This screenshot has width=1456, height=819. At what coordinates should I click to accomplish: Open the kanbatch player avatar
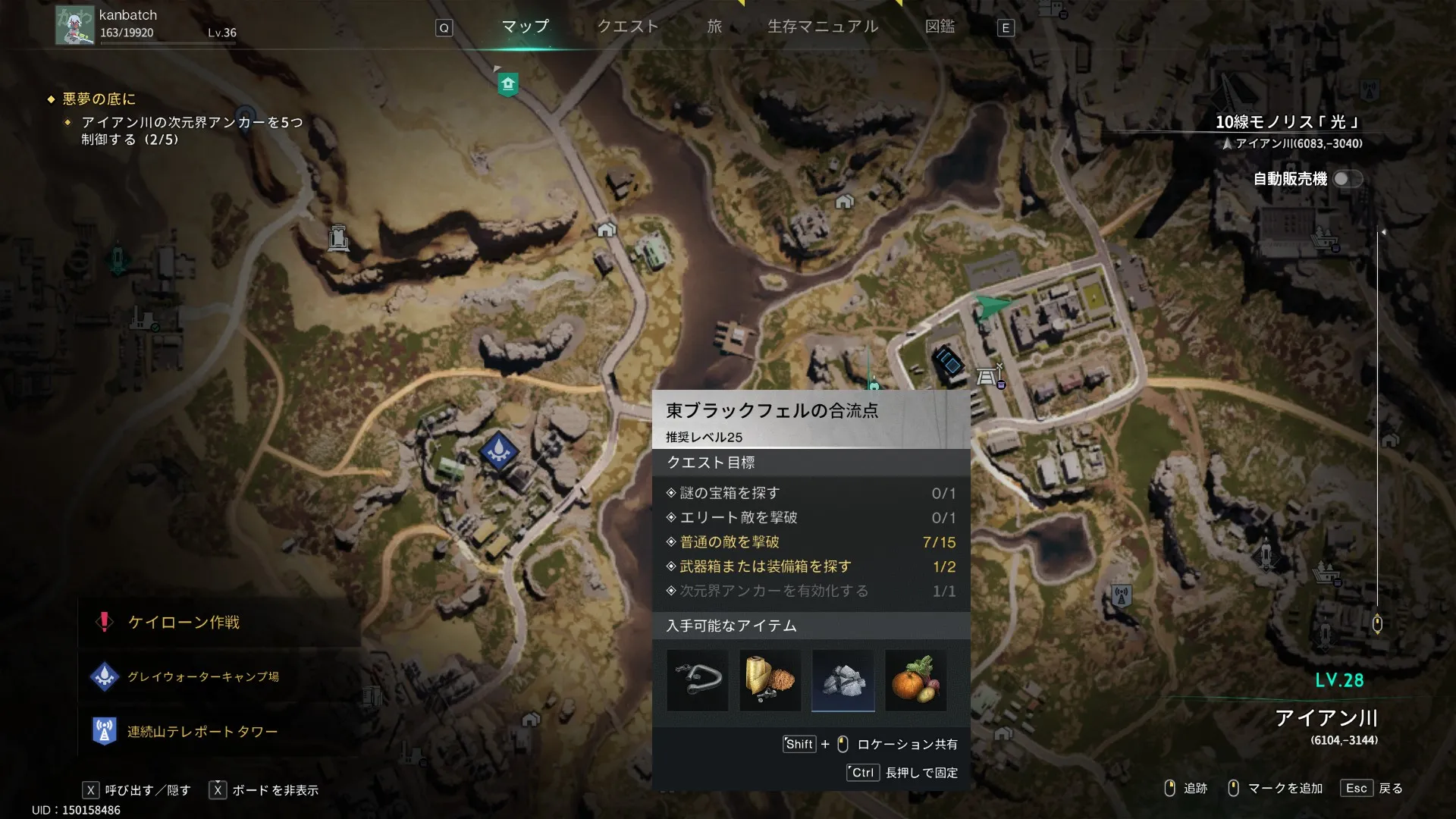click(74, 26)
